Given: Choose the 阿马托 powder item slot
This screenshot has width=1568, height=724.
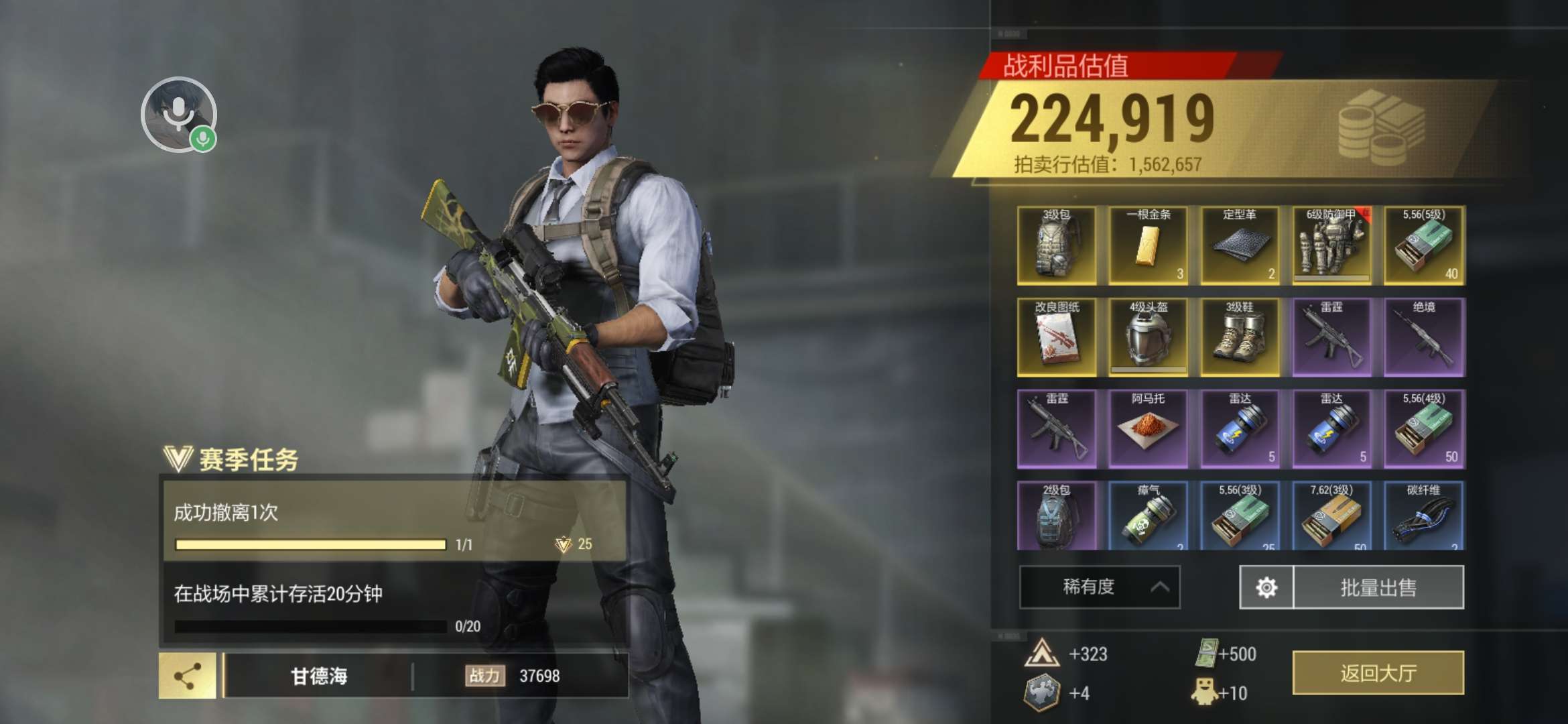Looking at the screenshot, I should point(1148,429).
